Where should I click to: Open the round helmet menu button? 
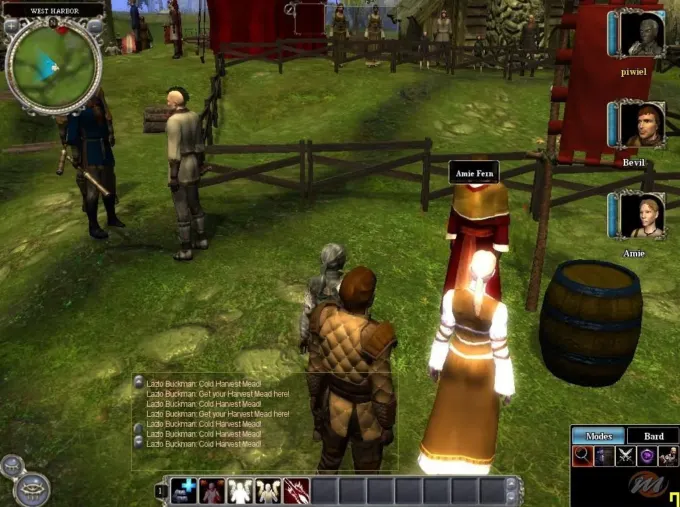pos(32,489)
